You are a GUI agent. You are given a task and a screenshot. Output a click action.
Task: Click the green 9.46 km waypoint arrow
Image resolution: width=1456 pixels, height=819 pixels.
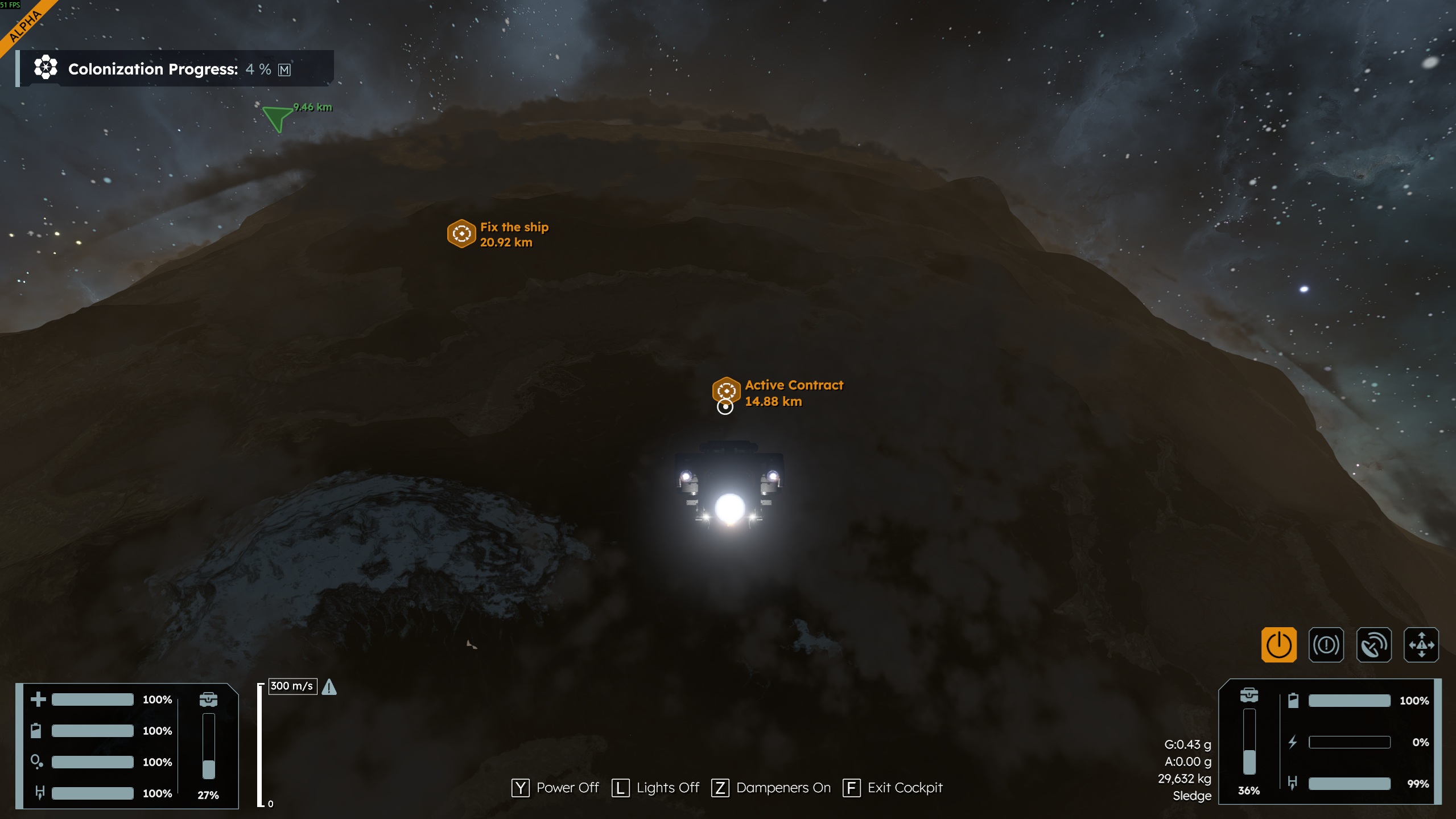click(x=277, y=118)
